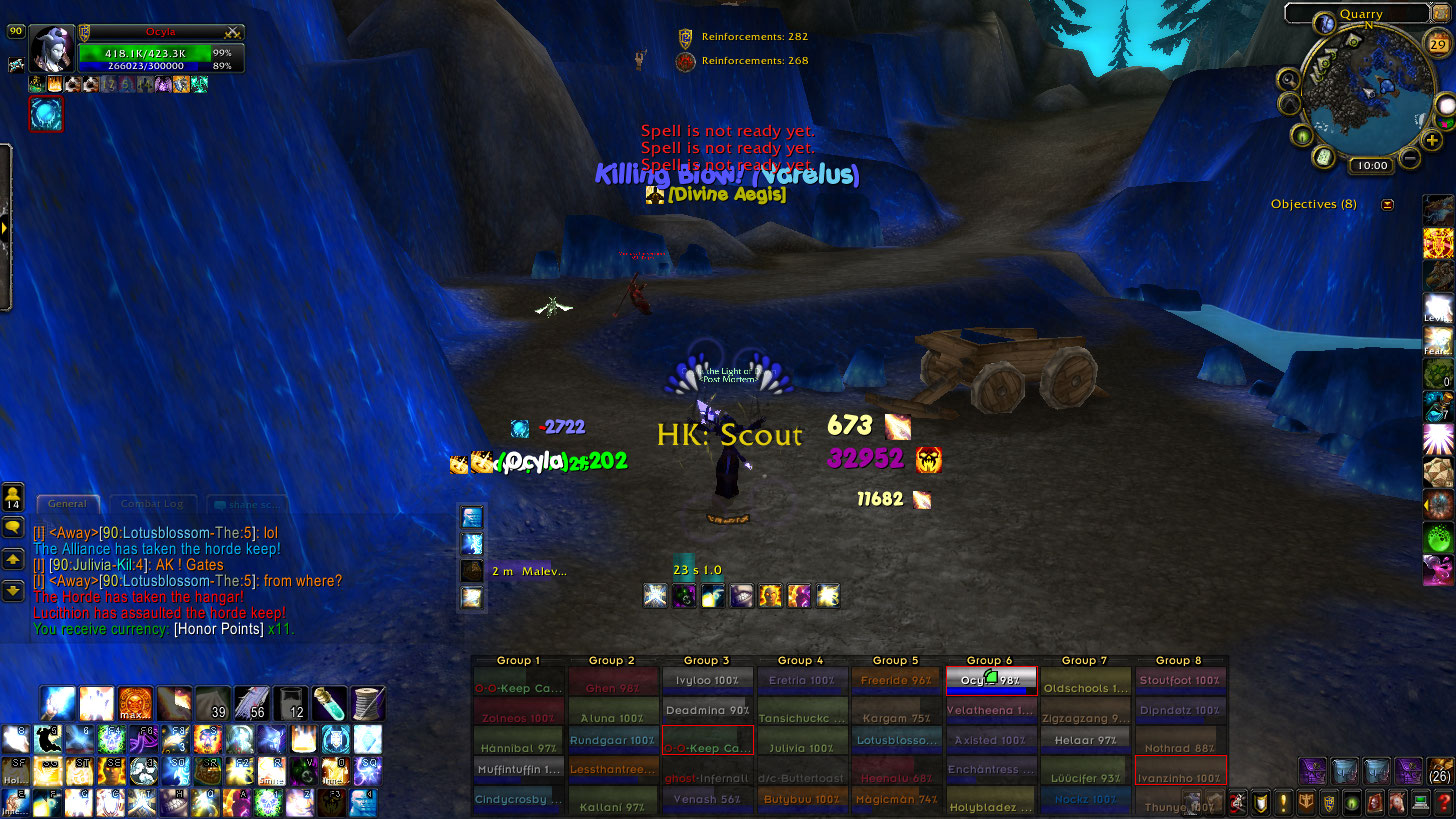Select Ocyla's player portrait

pos(51,47)
